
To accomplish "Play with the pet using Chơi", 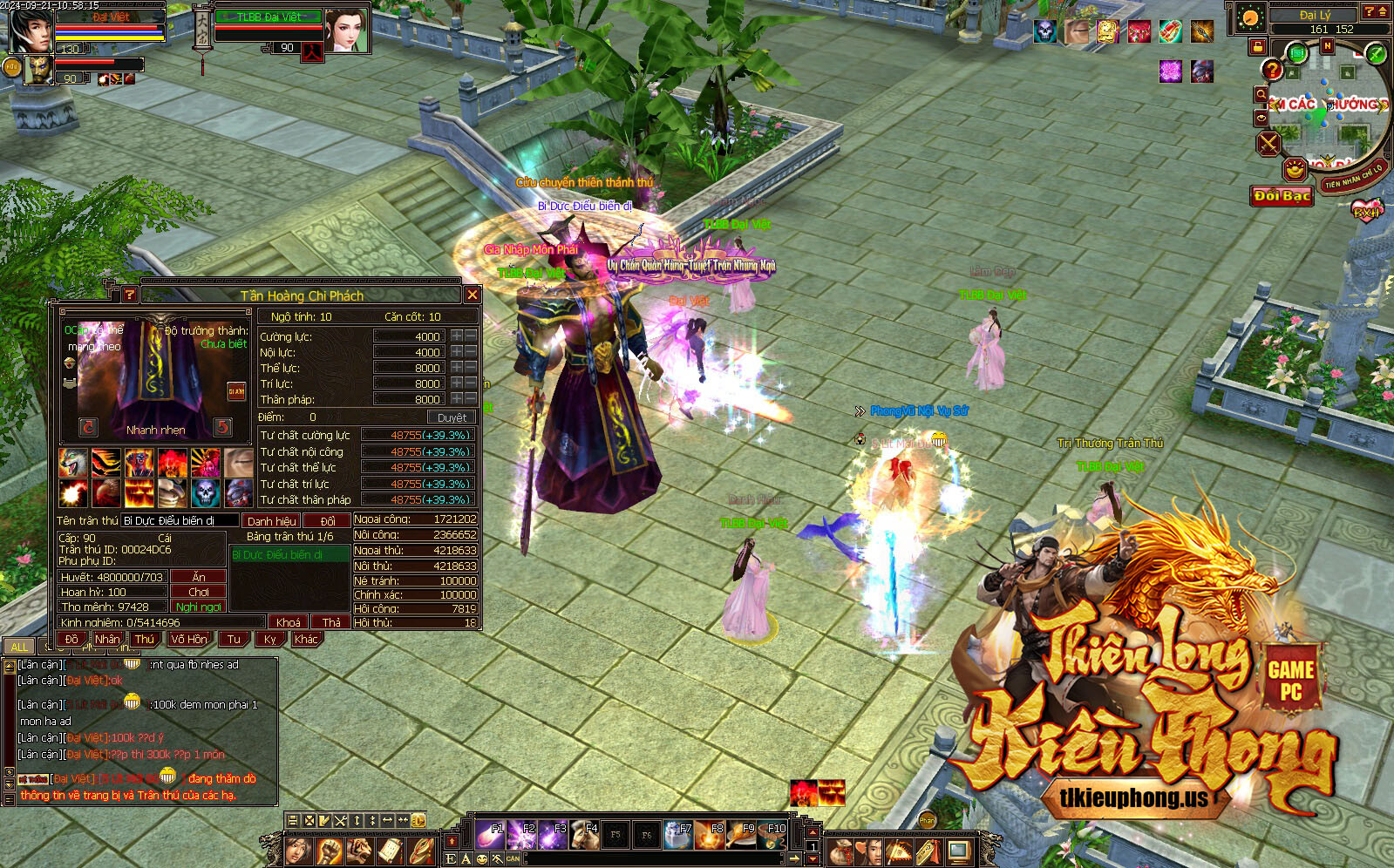I will (199, 592).
